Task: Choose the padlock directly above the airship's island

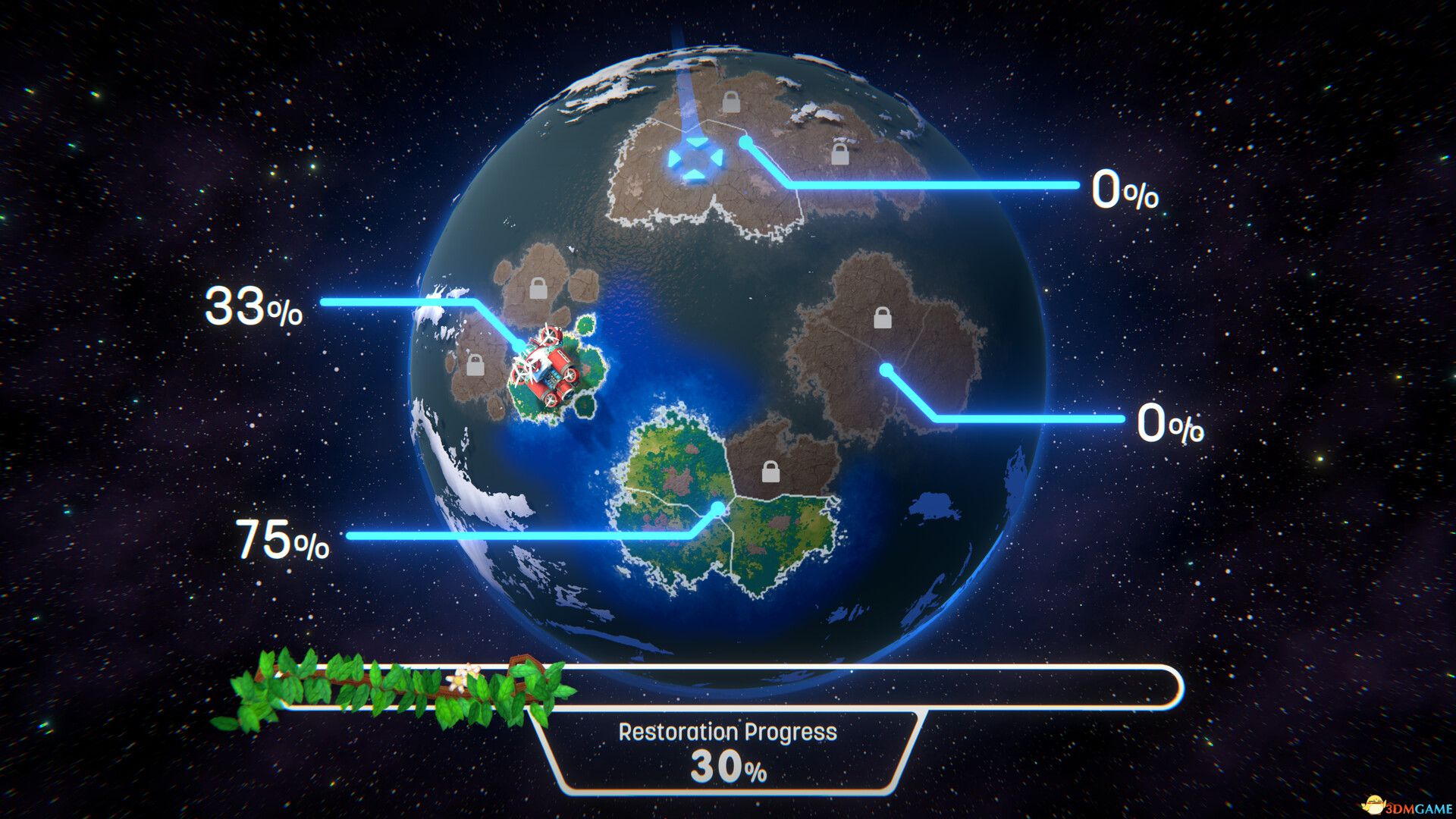Action: click(x=538, y=288)
